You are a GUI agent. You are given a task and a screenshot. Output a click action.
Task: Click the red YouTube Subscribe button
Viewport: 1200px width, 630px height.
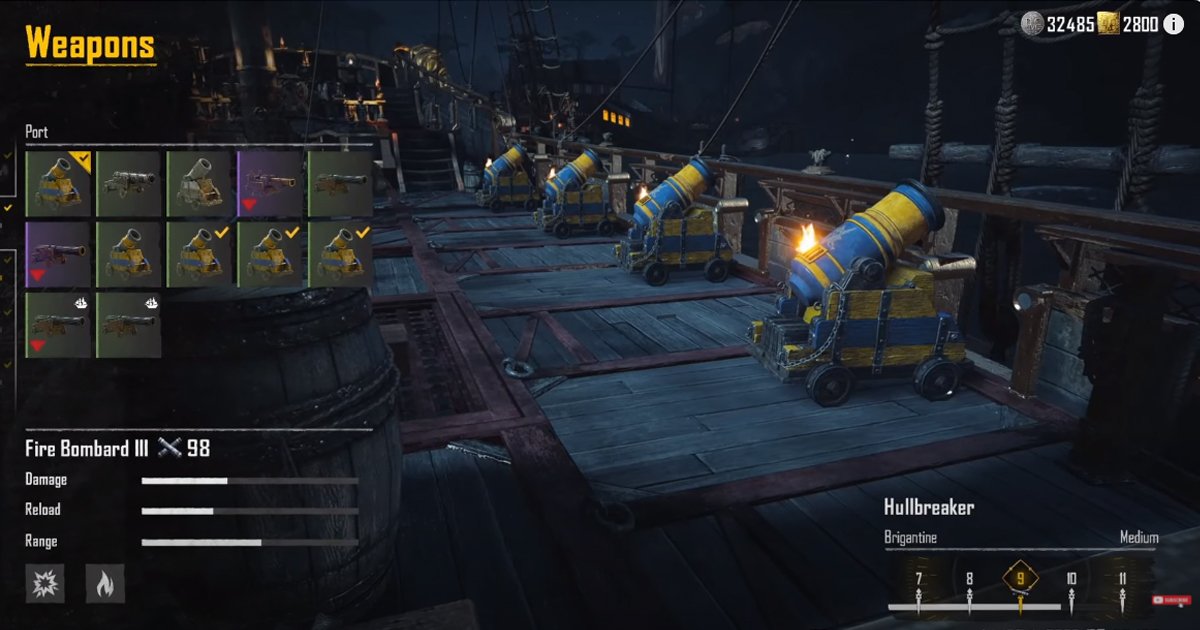1171,600
